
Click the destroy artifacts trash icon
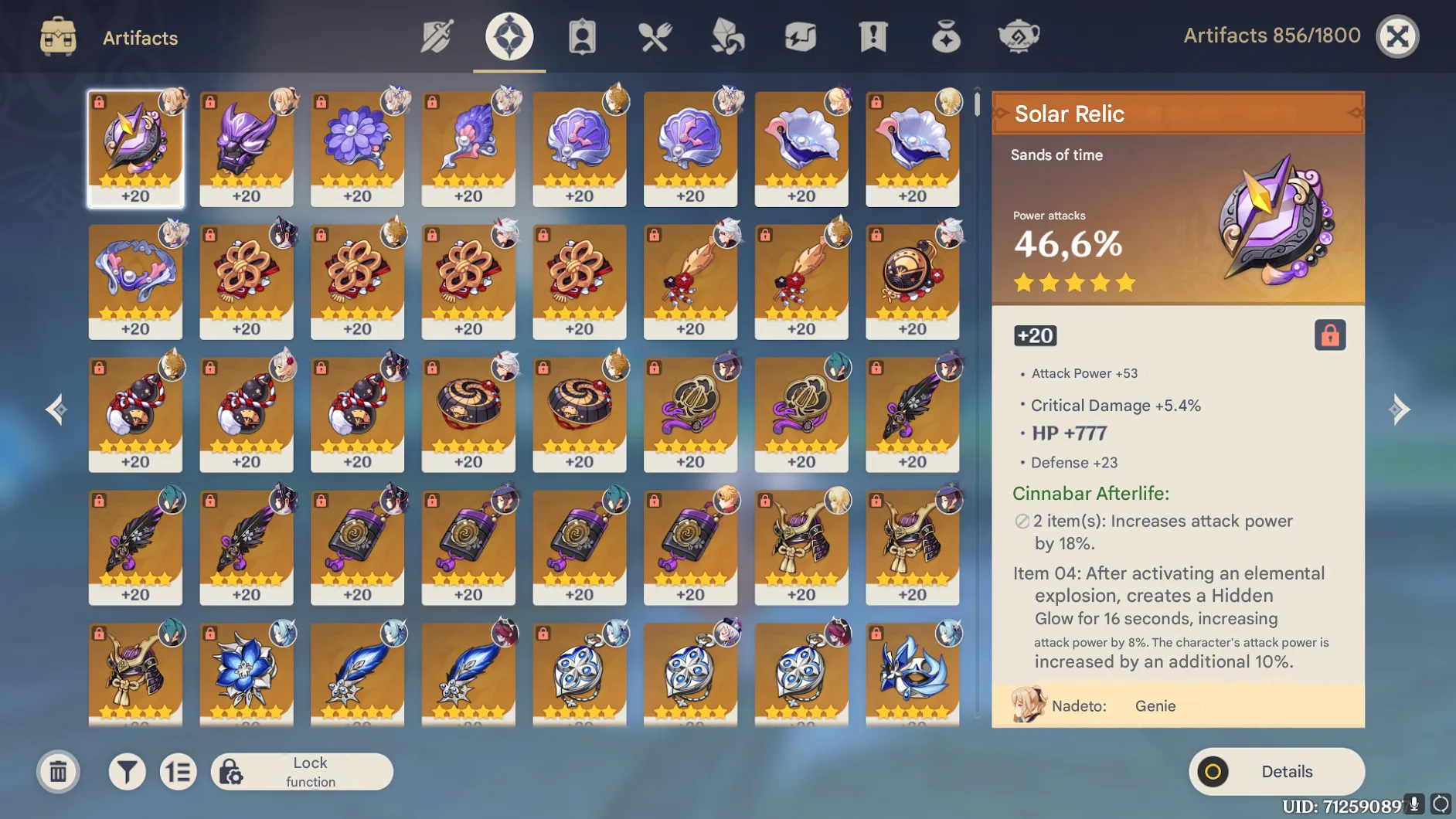pyautogui.click(x=58, y=771)
